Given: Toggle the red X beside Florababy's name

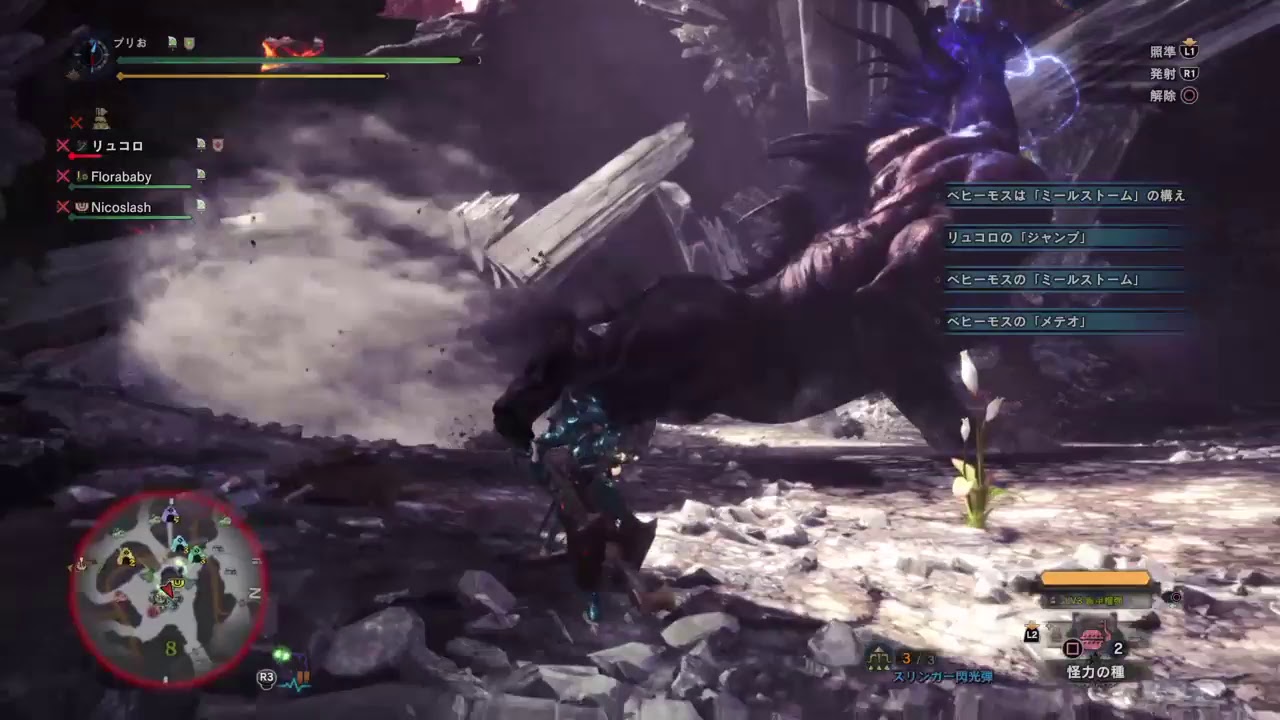Looking at the screenshot, I should (x=61, y=174).
